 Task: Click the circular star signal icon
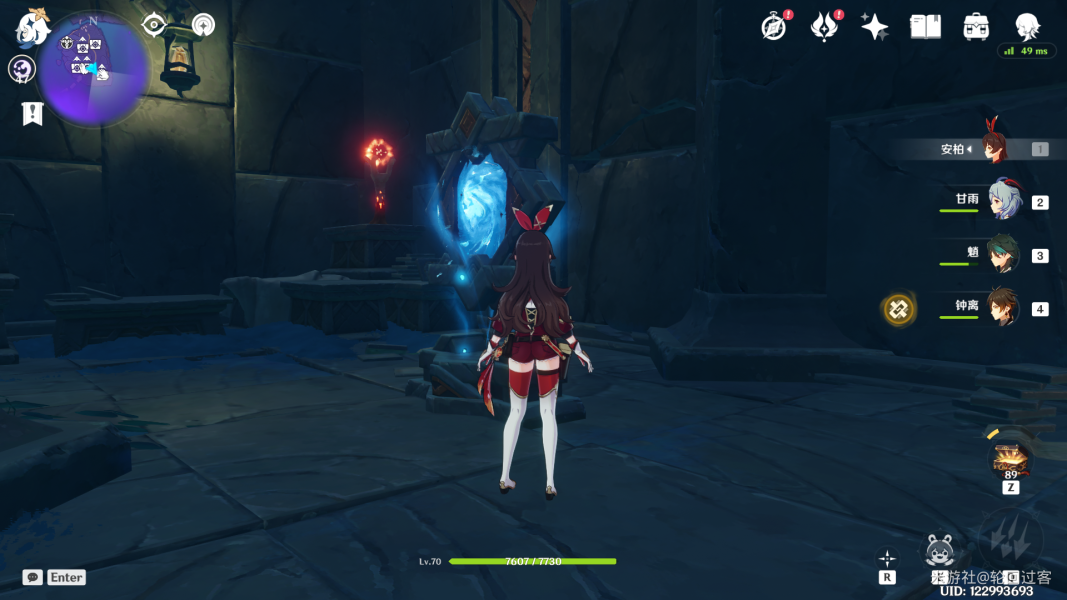pos(203,25)
